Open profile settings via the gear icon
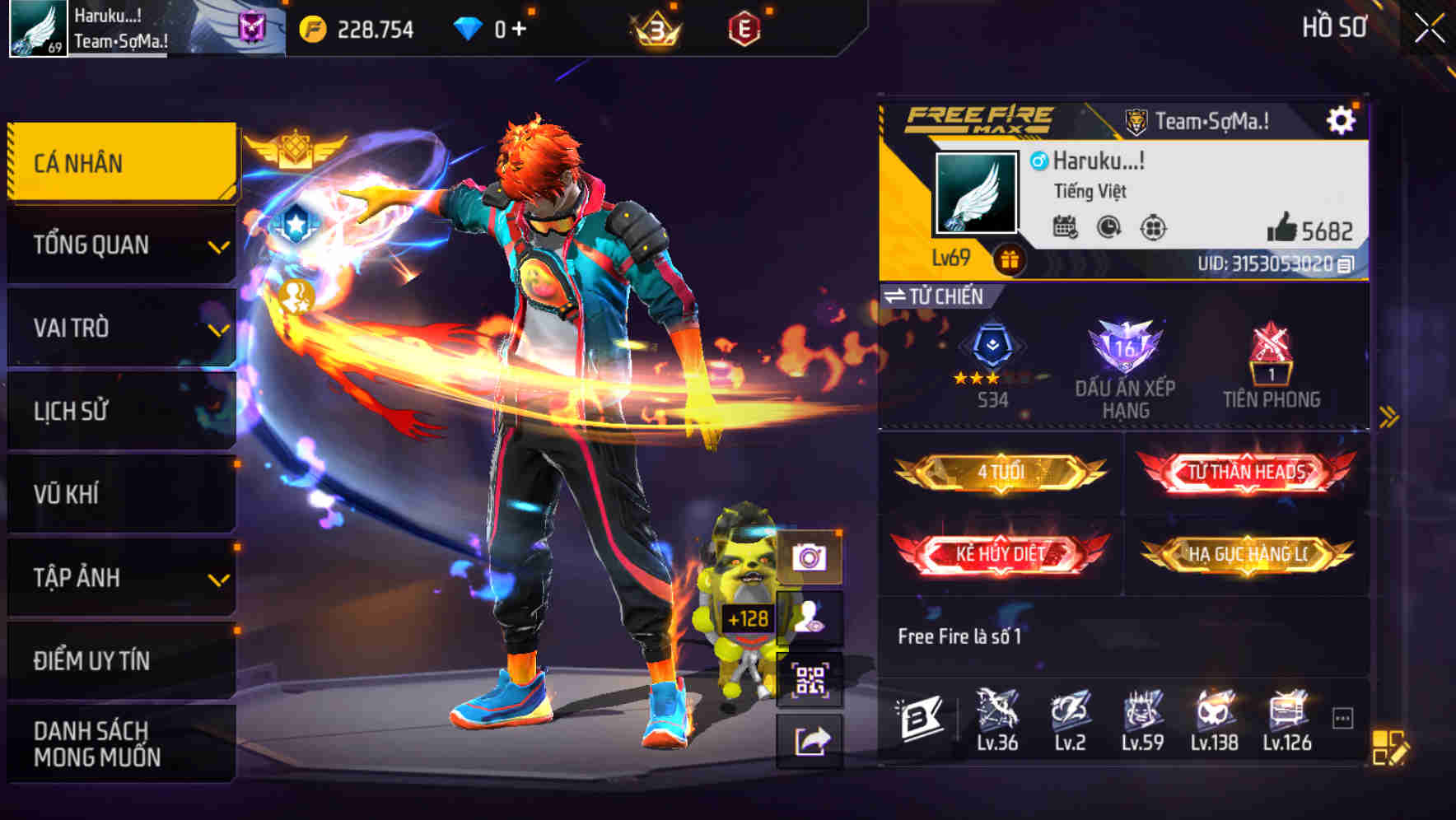Screen dimensions: 1456x820 tap(1342, 119)
